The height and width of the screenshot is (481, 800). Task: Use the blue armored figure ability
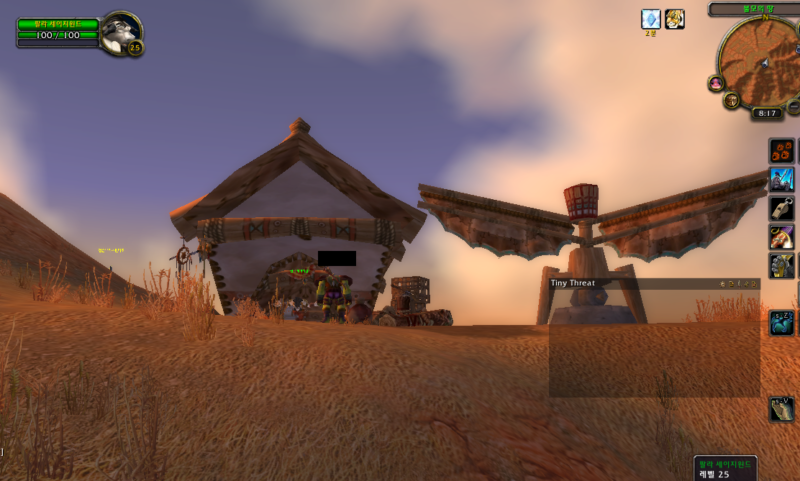pyautogui.click(x=782, y=180)
